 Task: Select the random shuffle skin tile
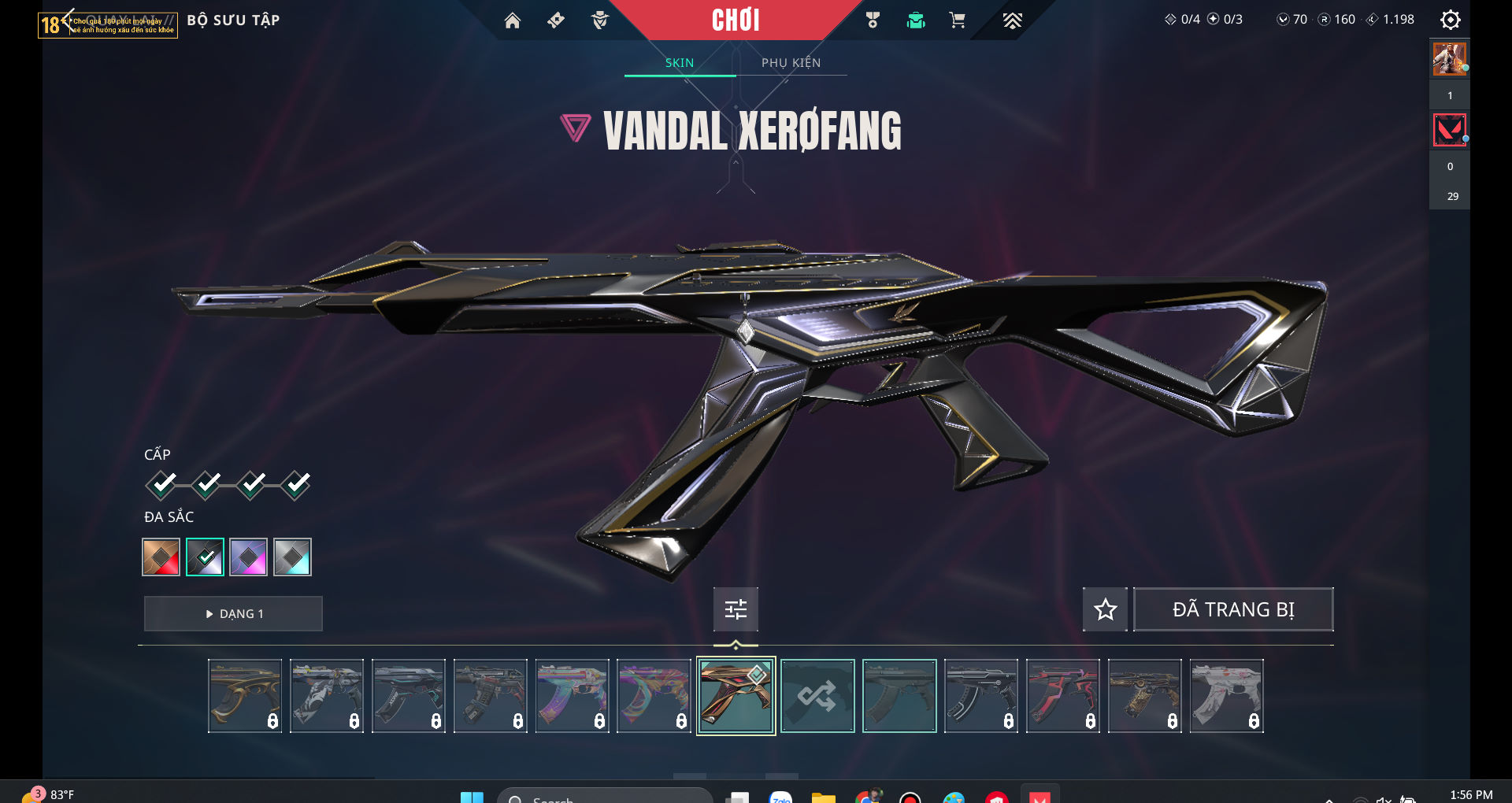point(817,696)
